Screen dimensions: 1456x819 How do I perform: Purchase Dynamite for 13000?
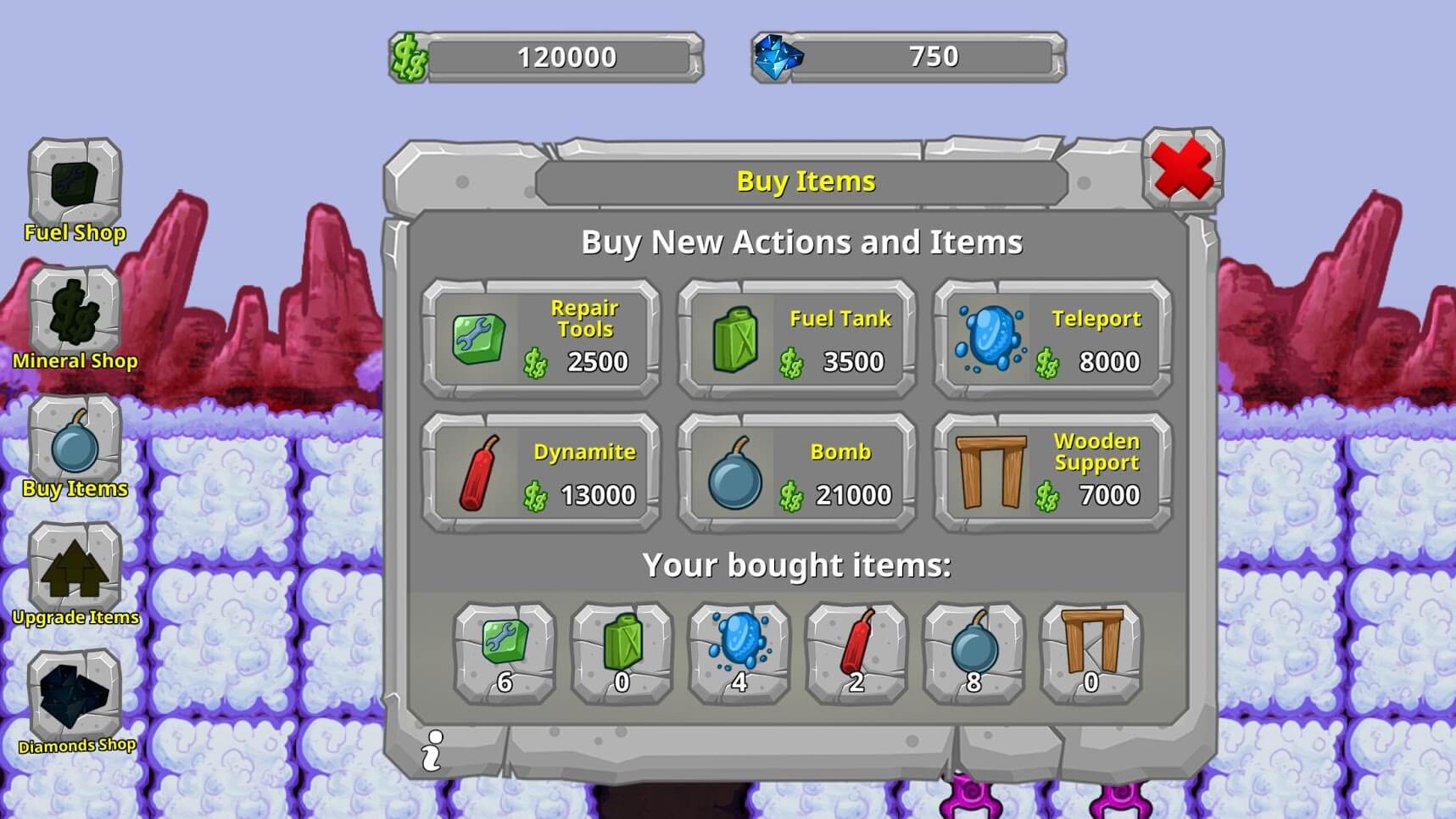[541, 472]
